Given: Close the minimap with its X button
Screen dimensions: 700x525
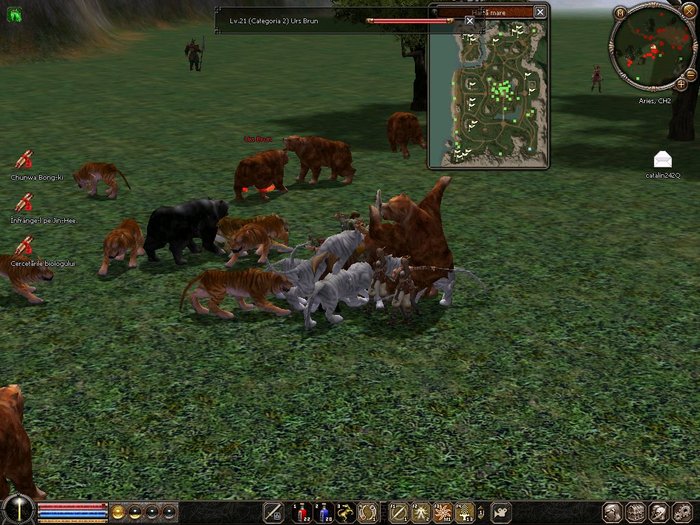Looking at the screenshot, I should 690,14.
